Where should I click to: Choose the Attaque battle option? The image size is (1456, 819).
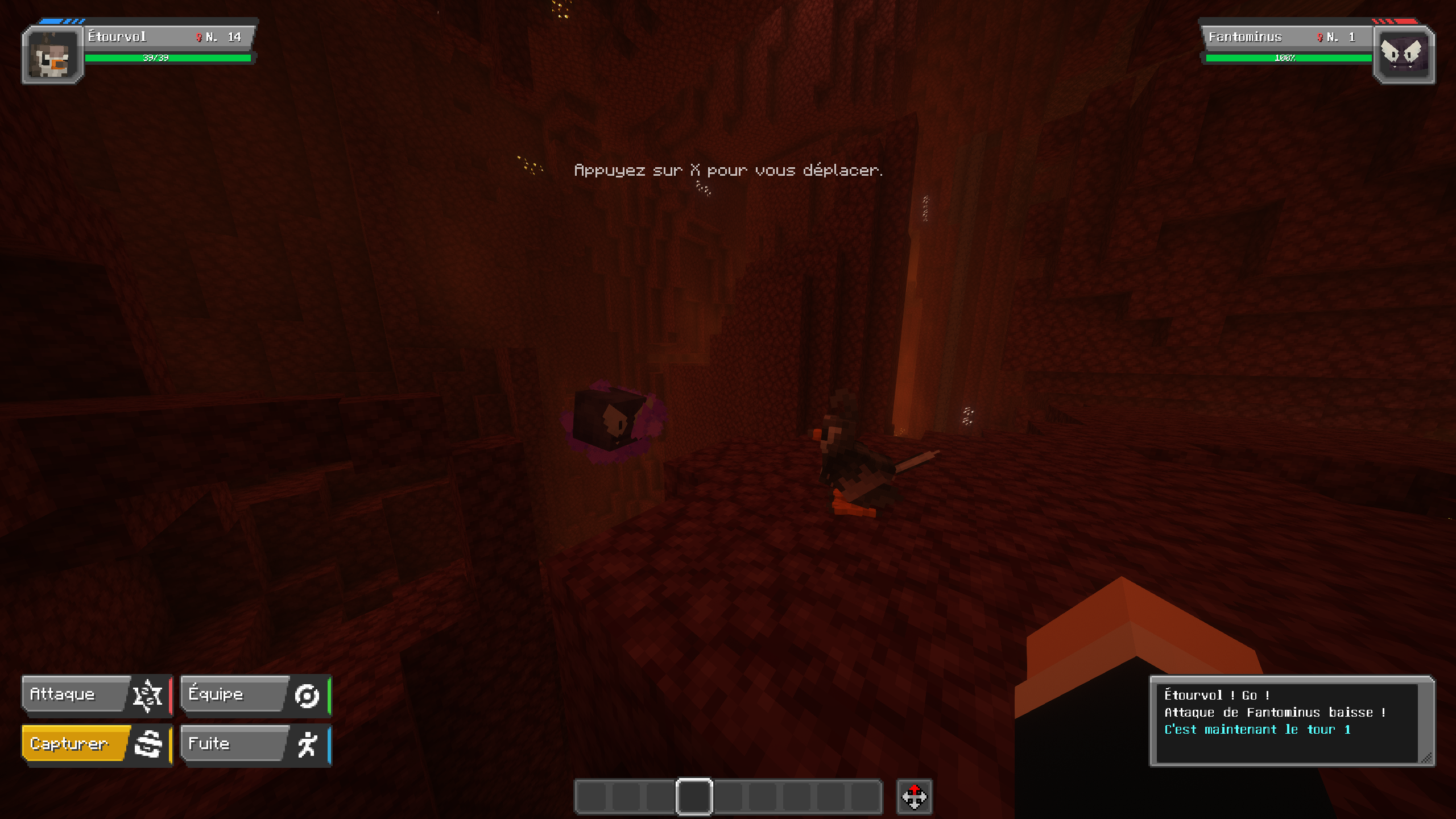tap(97, 694)
